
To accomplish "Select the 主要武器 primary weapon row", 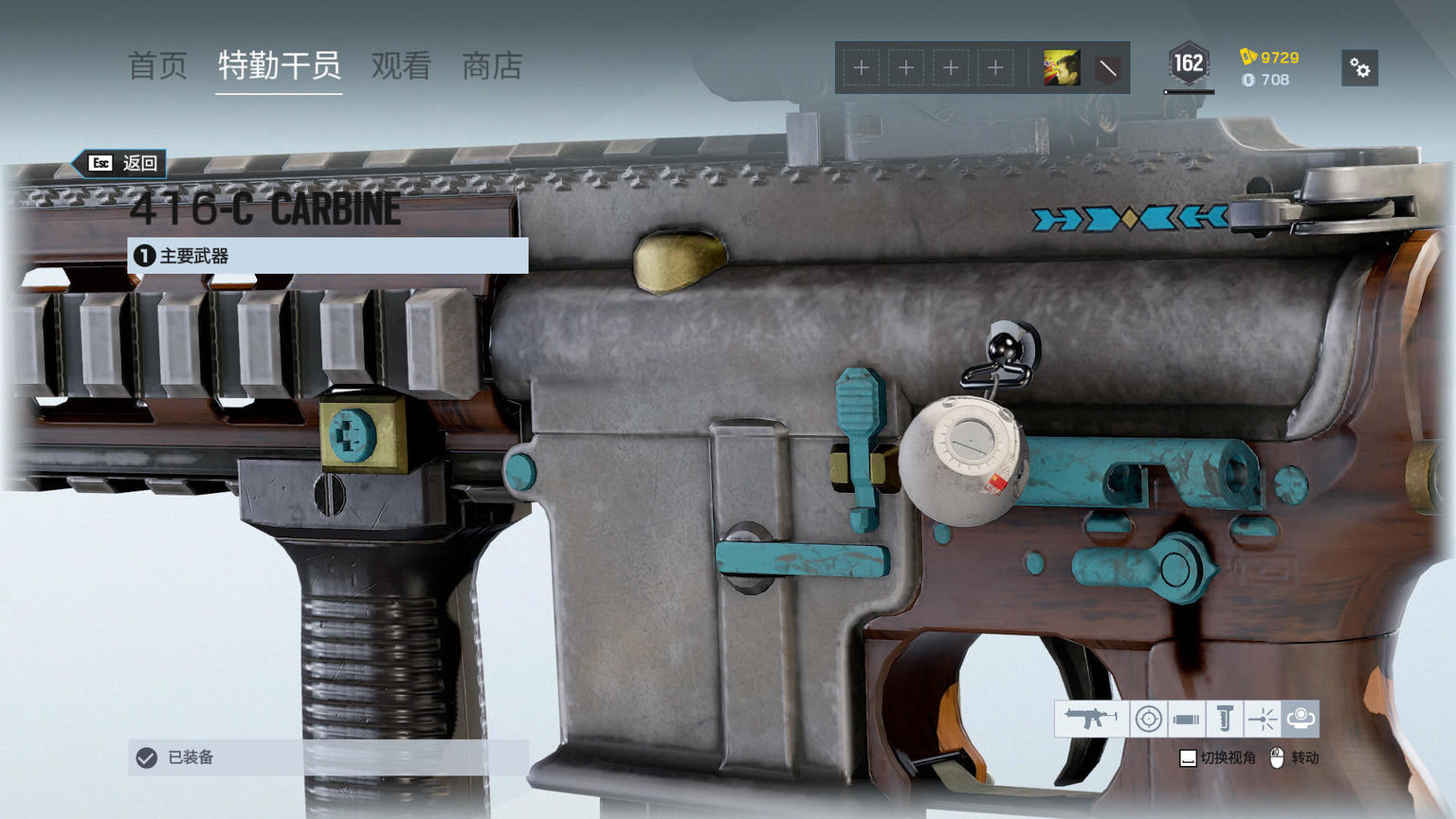I will point(327,256).
